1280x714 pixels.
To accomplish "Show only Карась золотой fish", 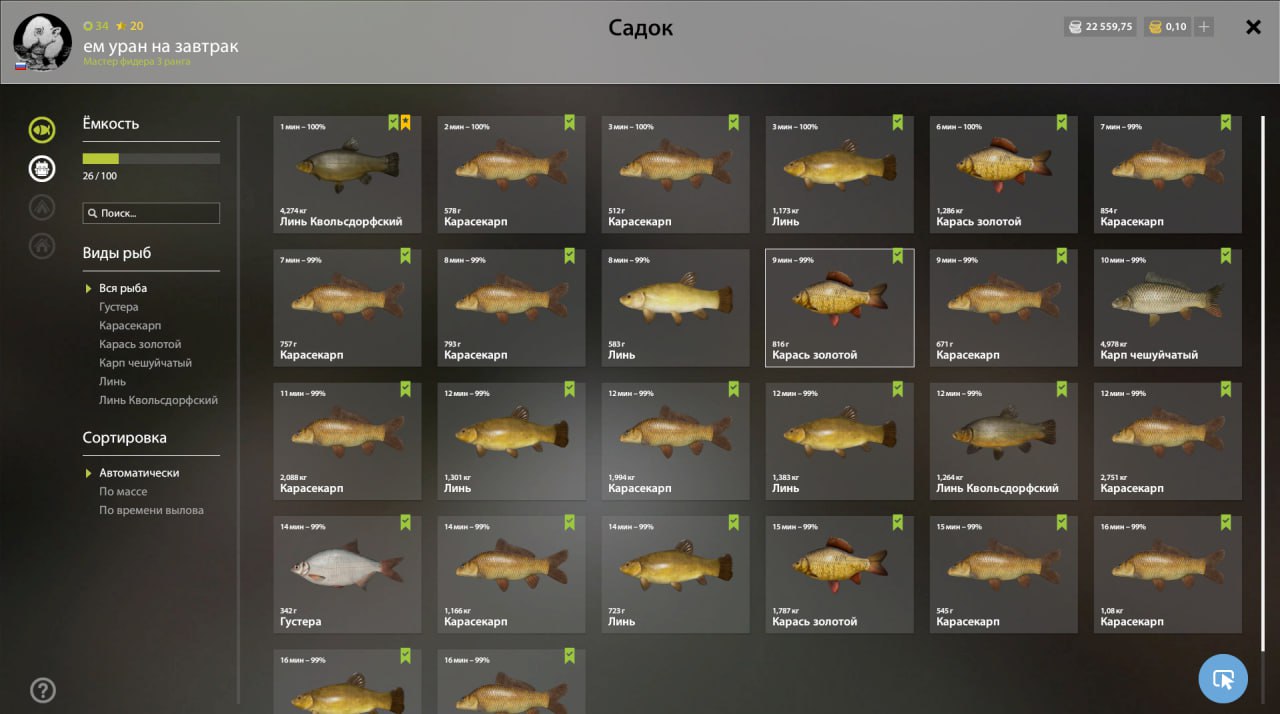I will pos(140,344).
